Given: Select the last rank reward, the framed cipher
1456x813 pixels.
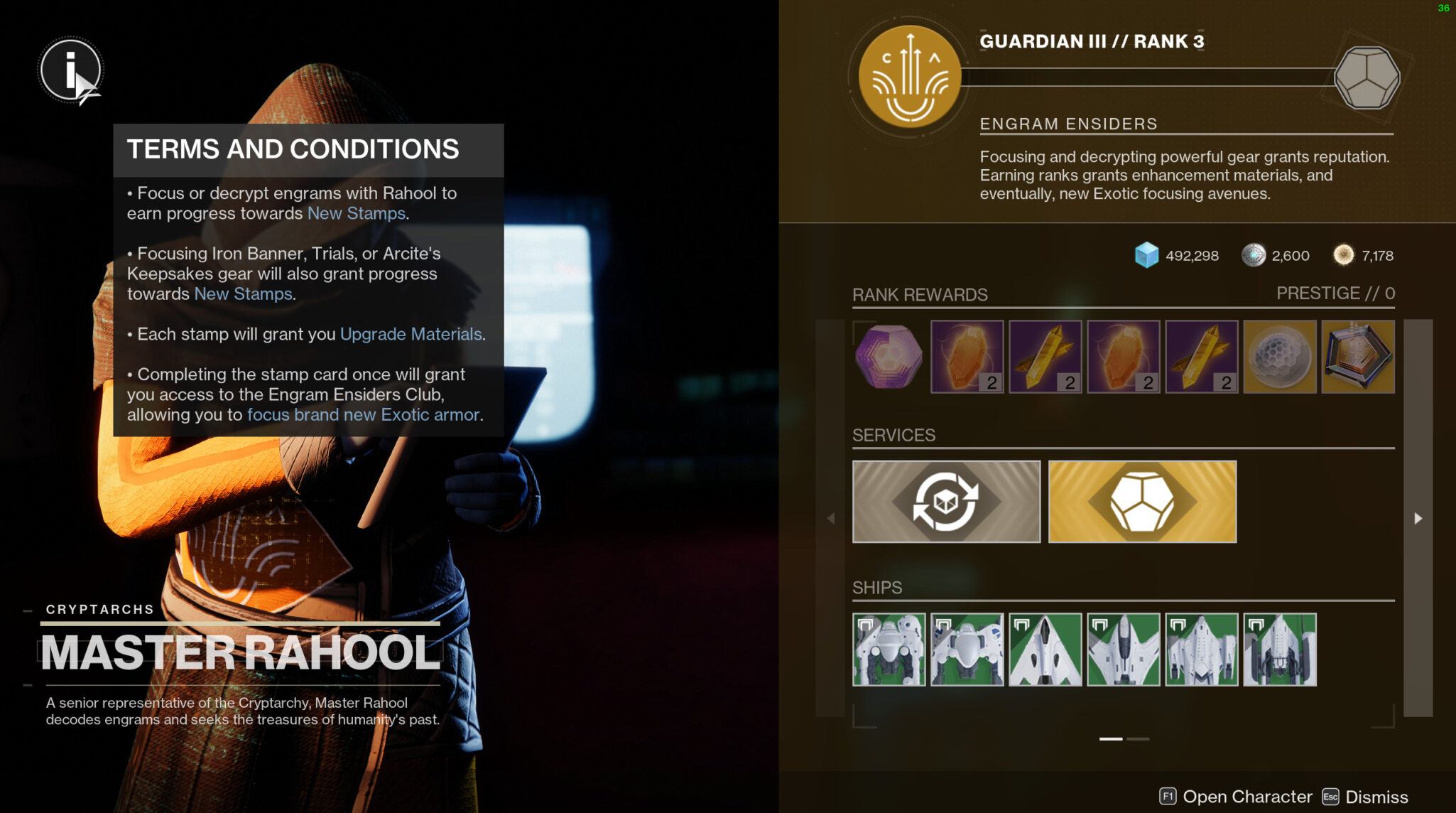Looking at the screenshot, I should pos(1357,357).
